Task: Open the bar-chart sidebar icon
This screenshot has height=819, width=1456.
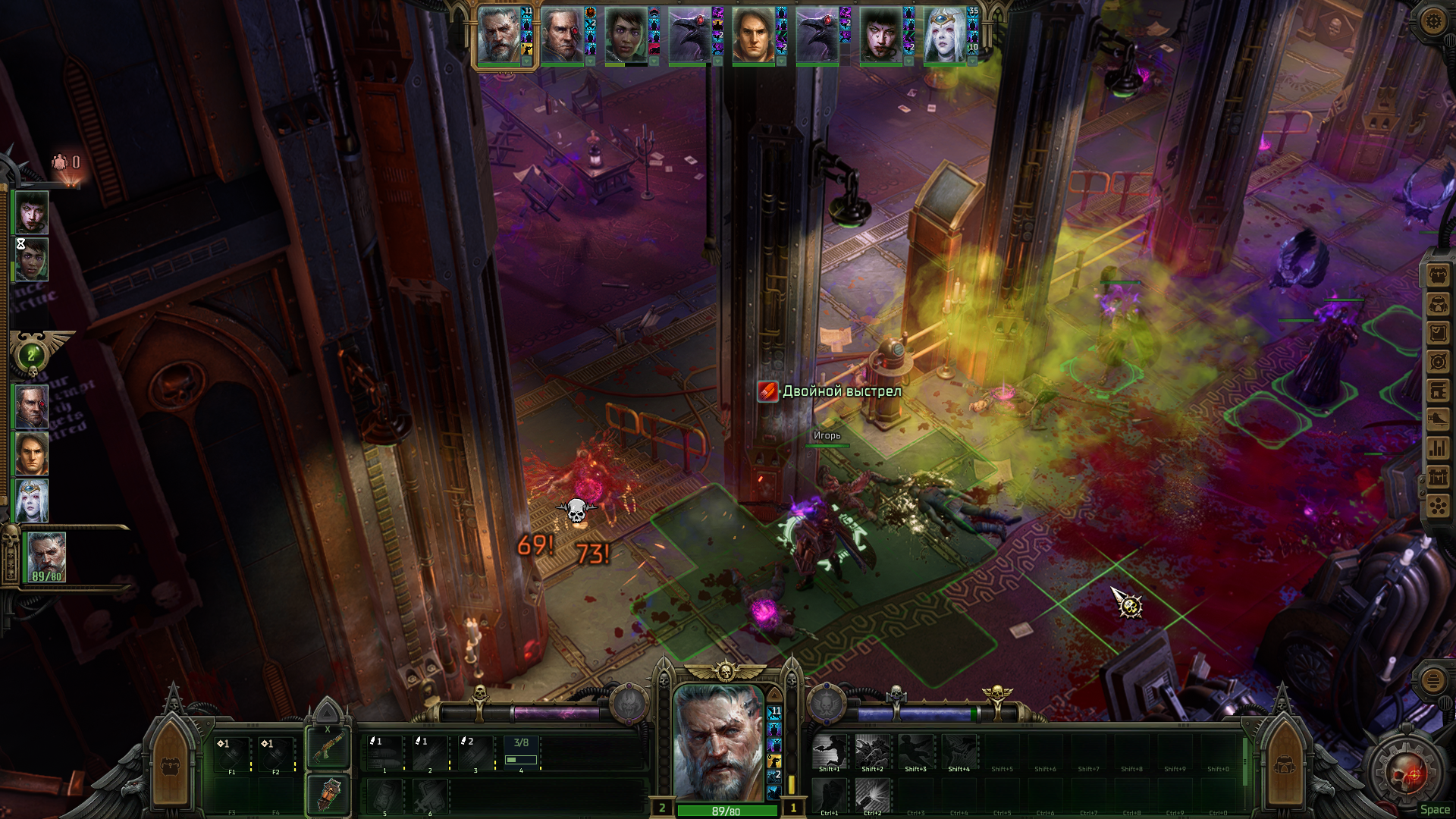Action: tap(1438, 448)
